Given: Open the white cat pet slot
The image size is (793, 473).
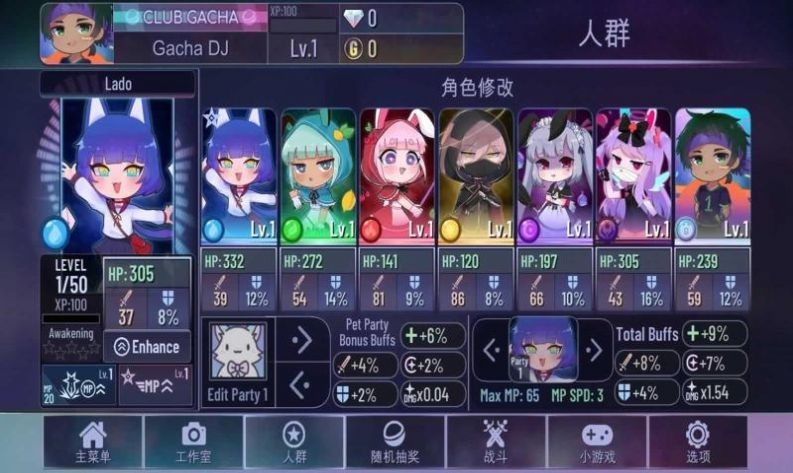Looking at the screenshot, I should click(238, 354).
